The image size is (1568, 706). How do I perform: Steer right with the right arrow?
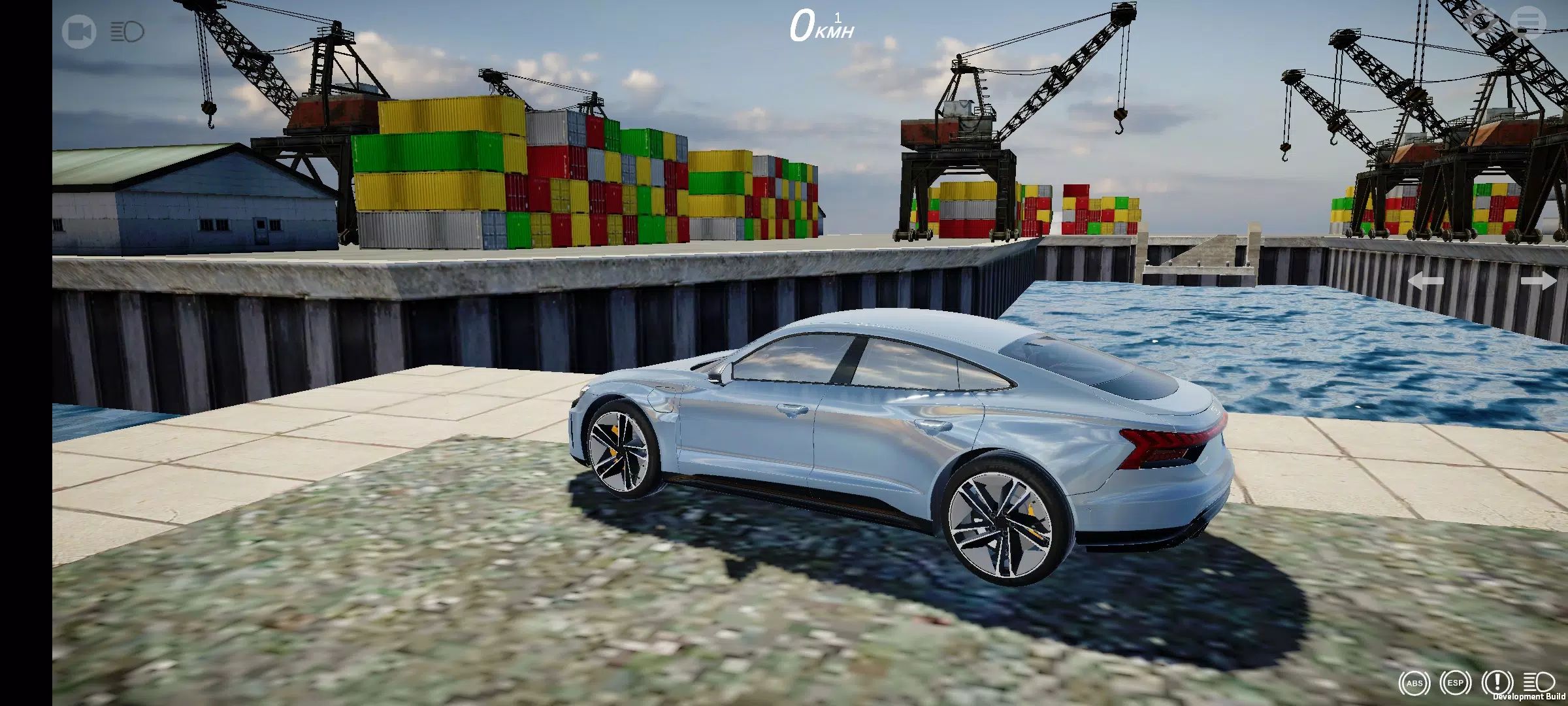pos(1538,281)
